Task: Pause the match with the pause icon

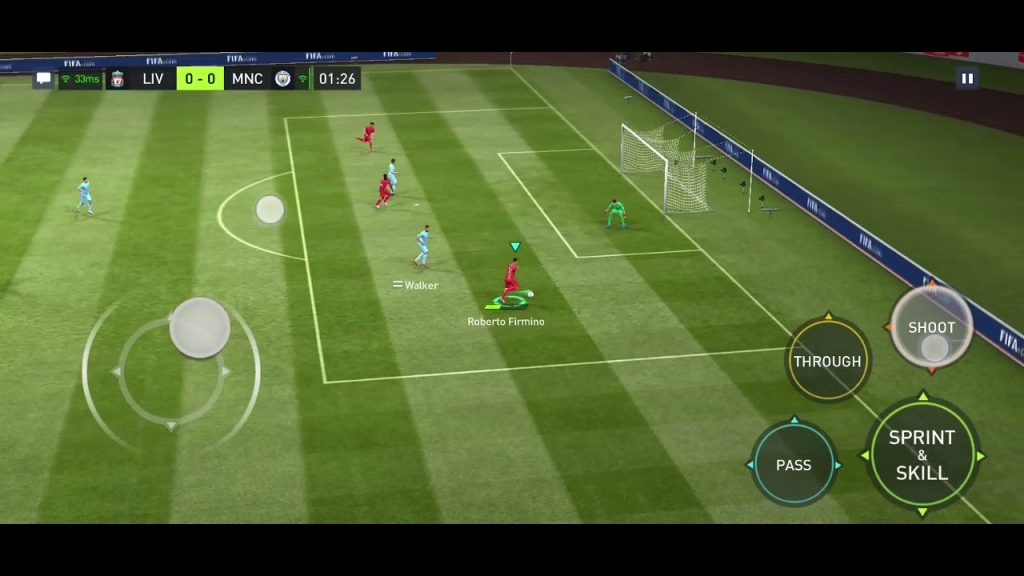Action: [967, 78]
